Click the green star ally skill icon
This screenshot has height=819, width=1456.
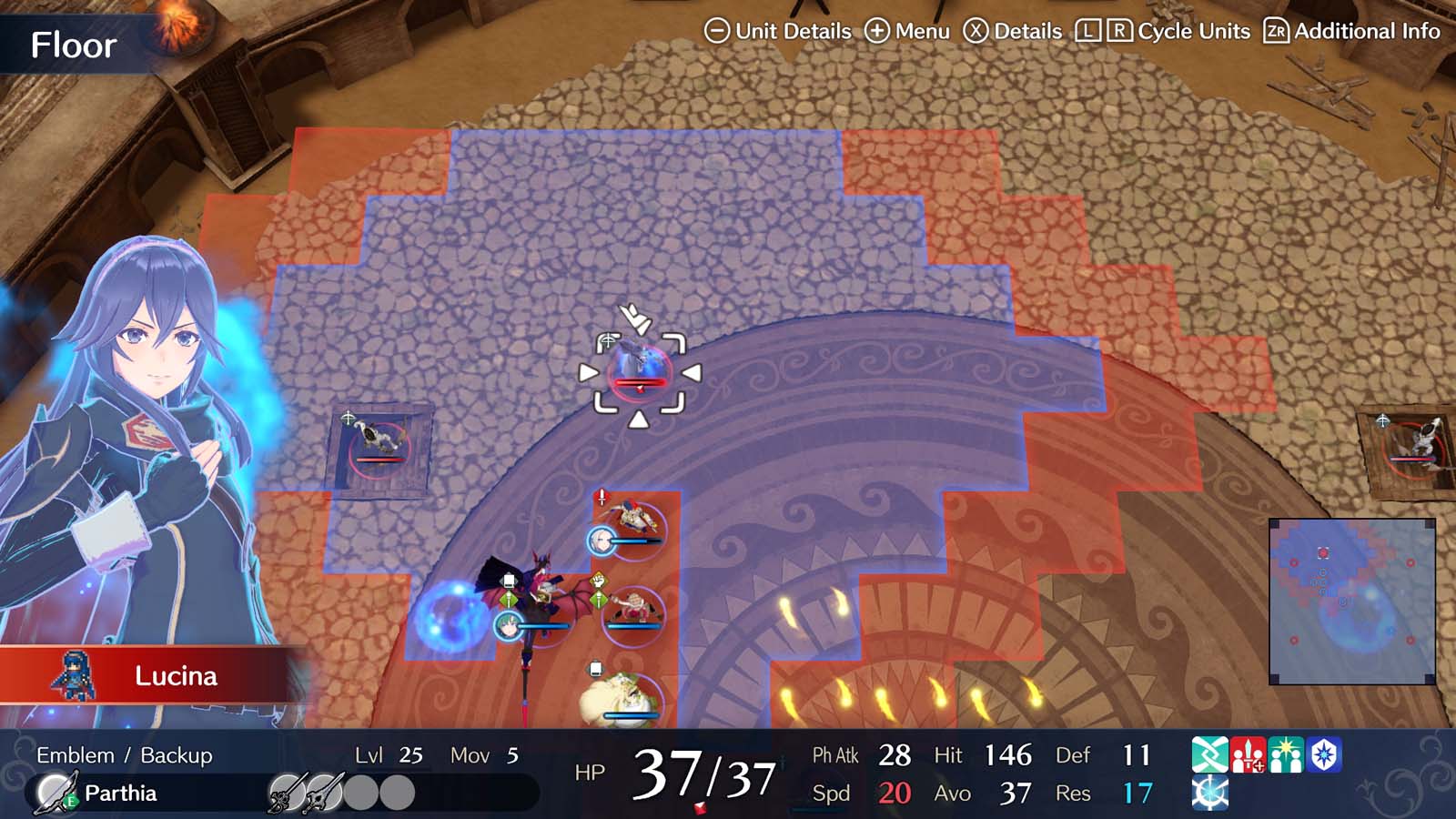coord(1287,753)
